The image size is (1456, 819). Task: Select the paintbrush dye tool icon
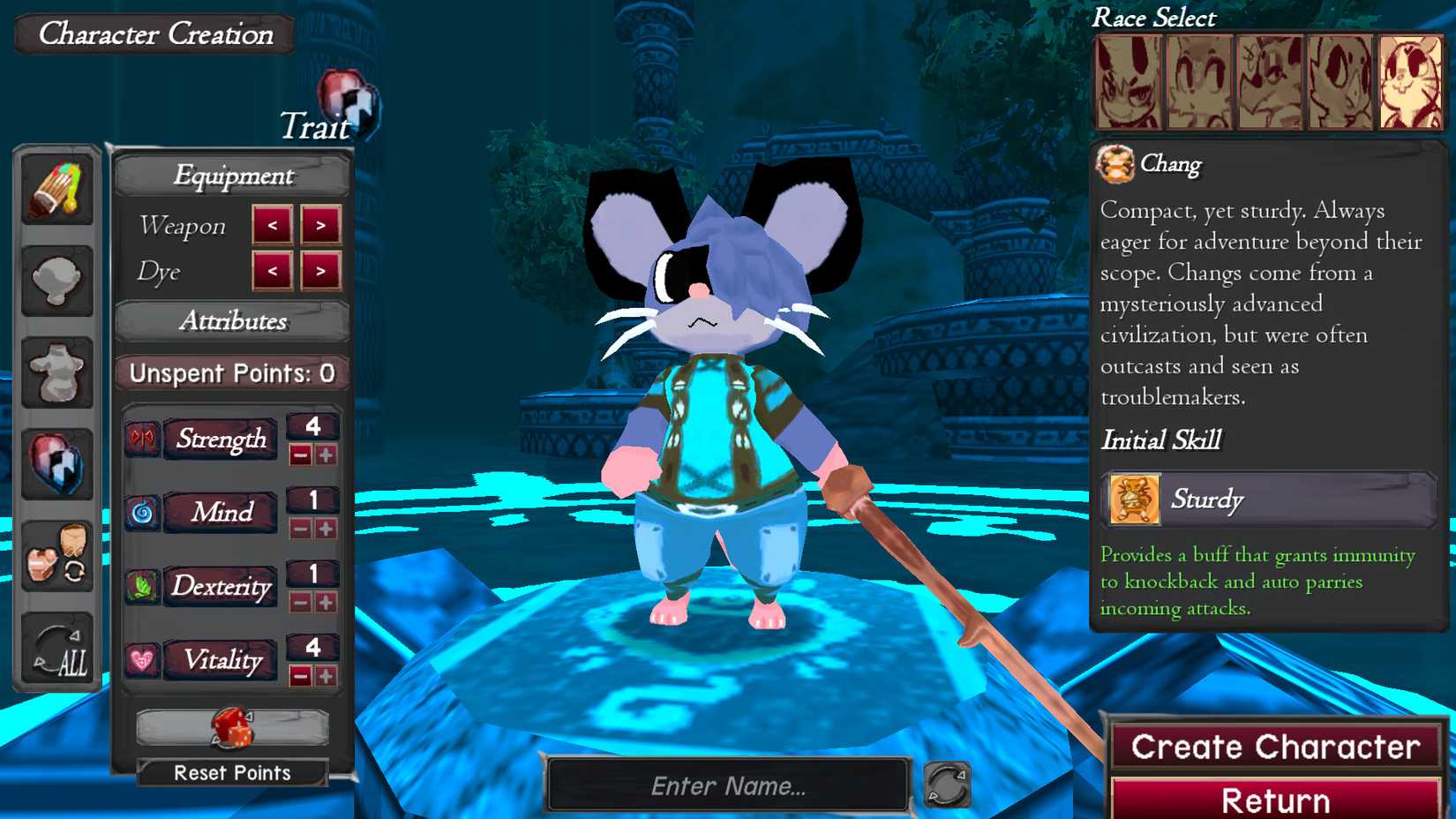pos(56,188)
